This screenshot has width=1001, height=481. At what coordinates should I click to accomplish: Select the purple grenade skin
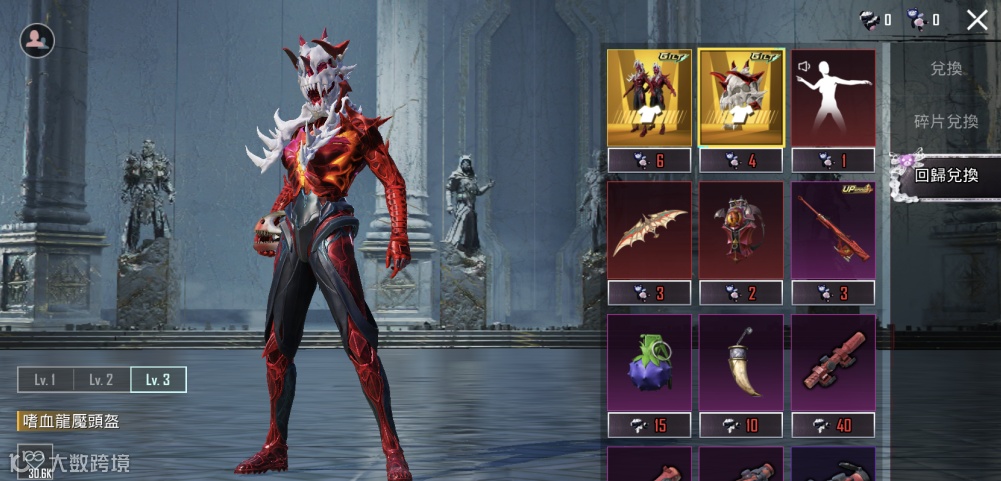click(x=649, y=364)
